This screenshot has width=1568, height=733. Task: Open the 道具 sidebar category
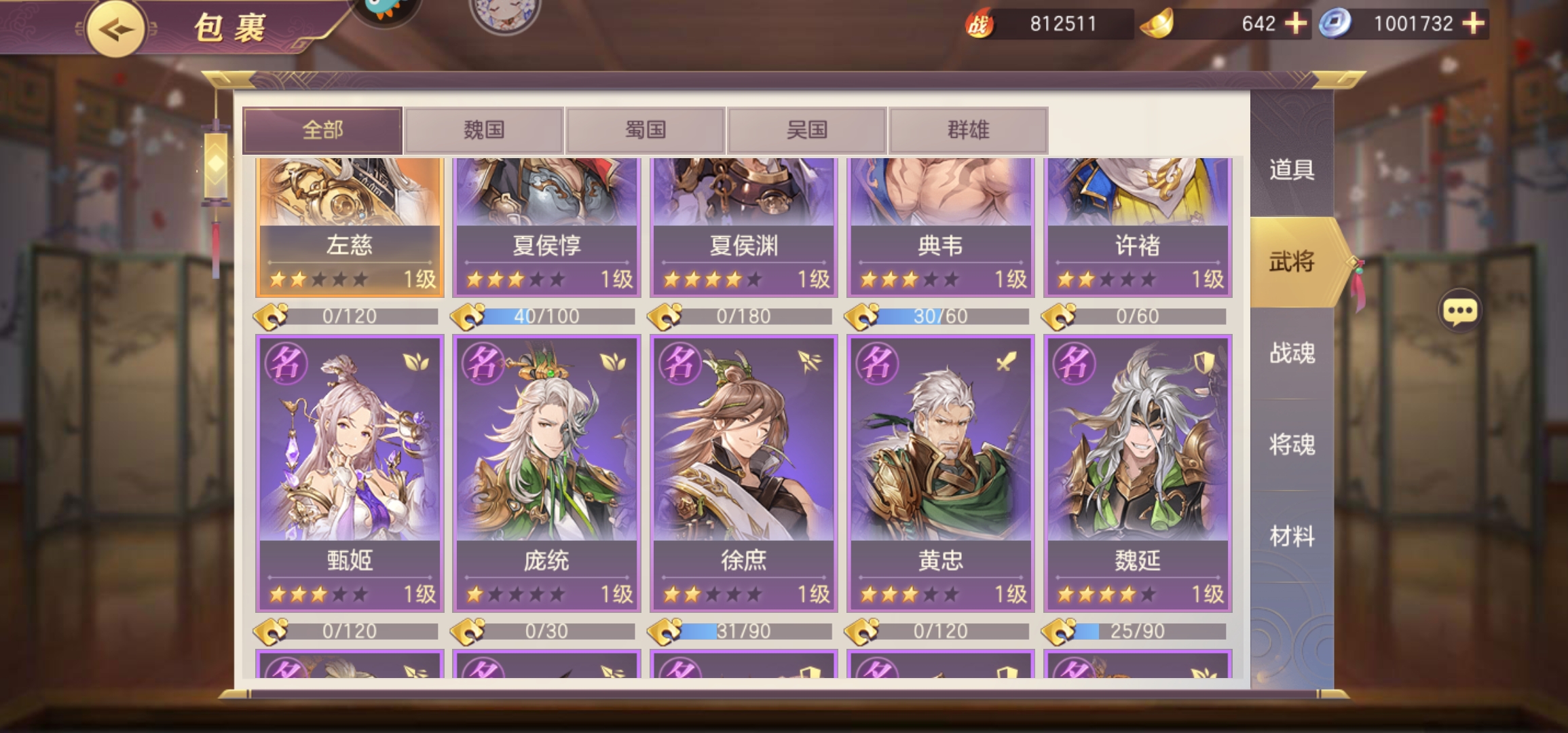1288,171
